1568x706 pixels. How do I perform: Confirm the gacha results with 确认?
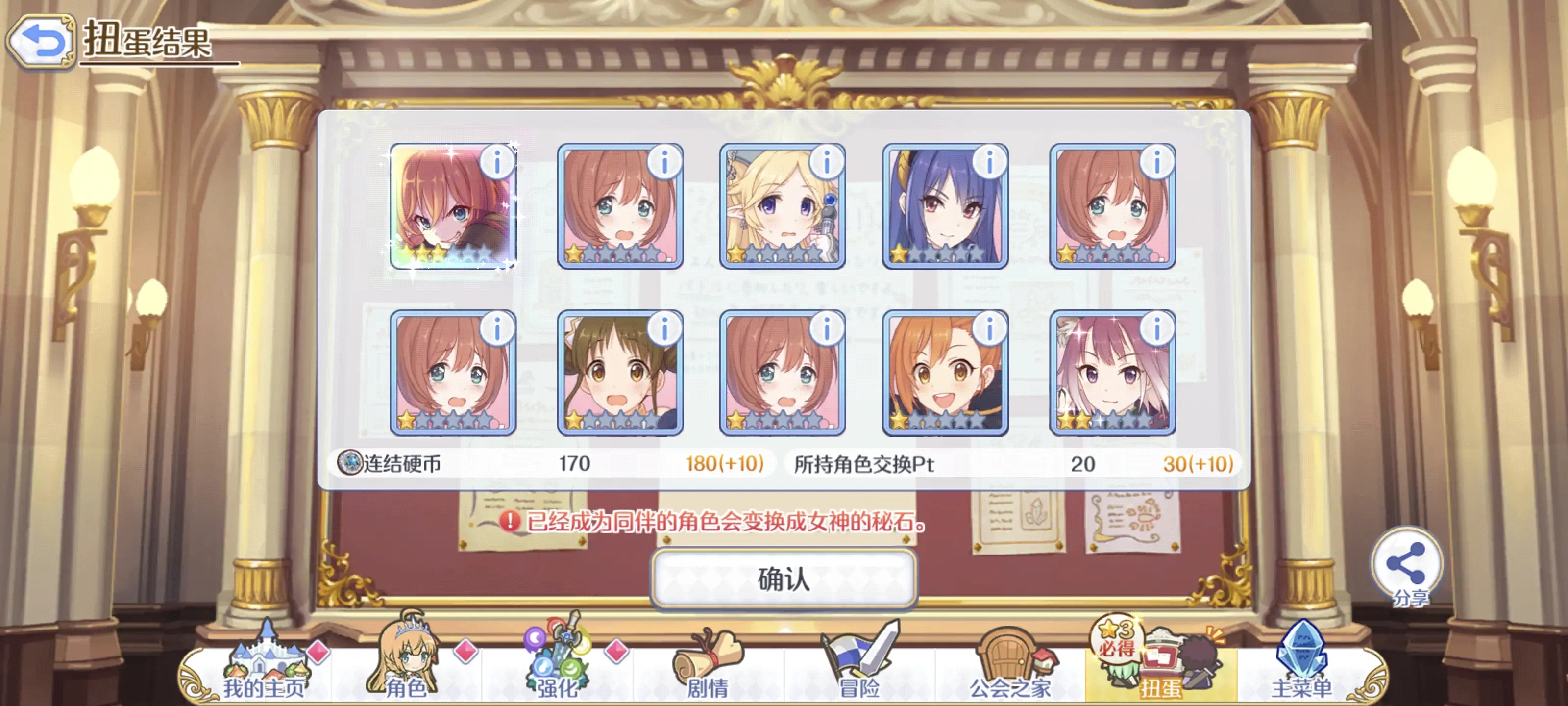pyautogui.click(x=784, y=578)
